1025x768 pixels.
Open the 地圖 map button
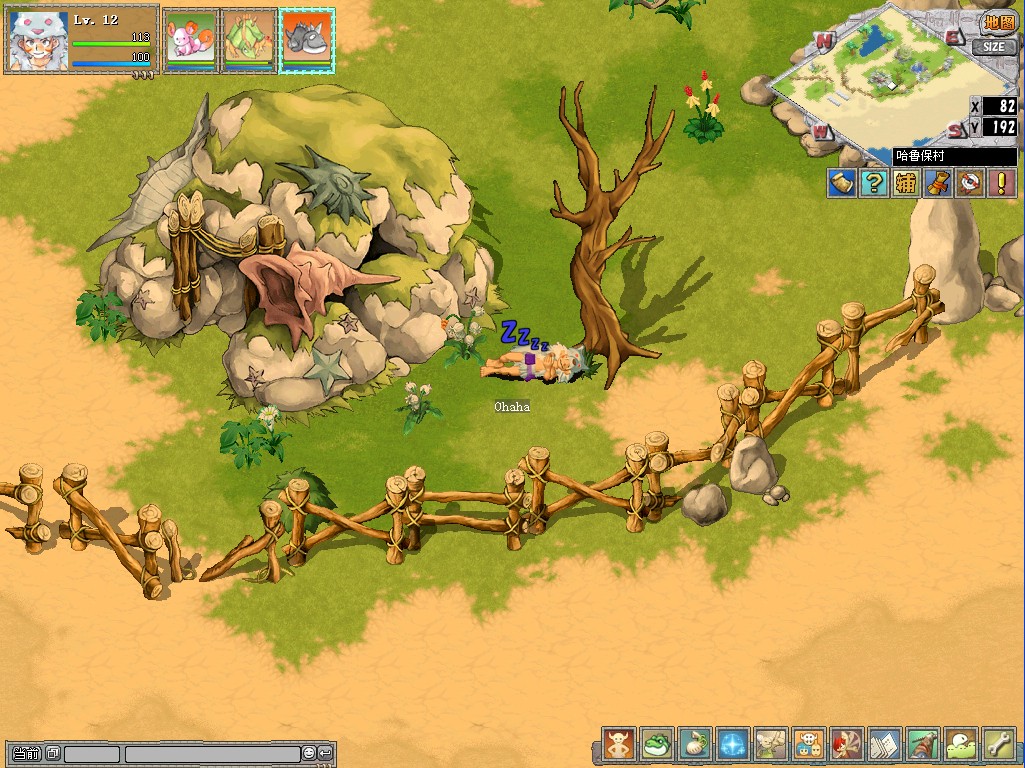(997, 23)
